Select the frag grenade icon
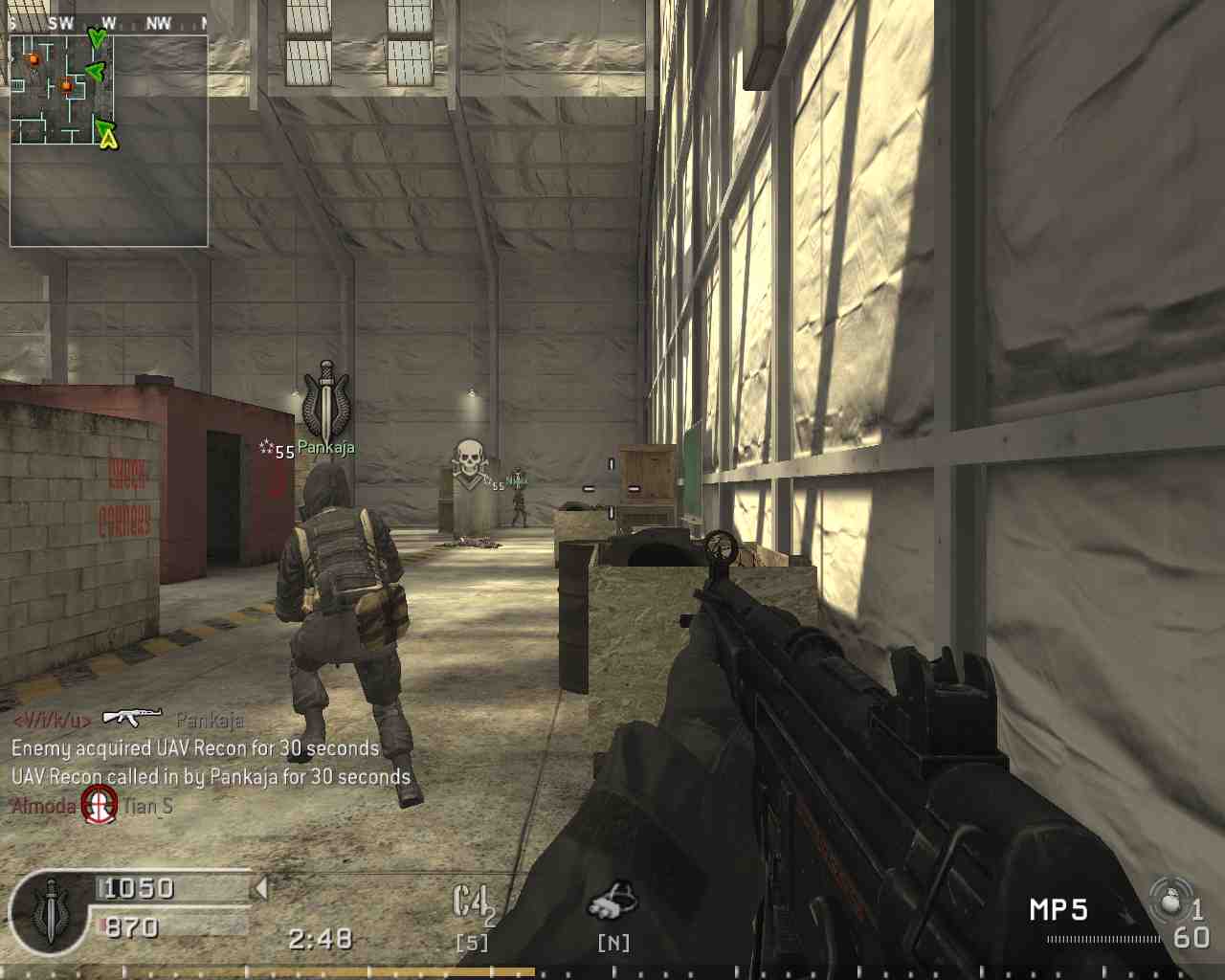The height and width of the screenshot is (980, 1225). click(1169, 902)
